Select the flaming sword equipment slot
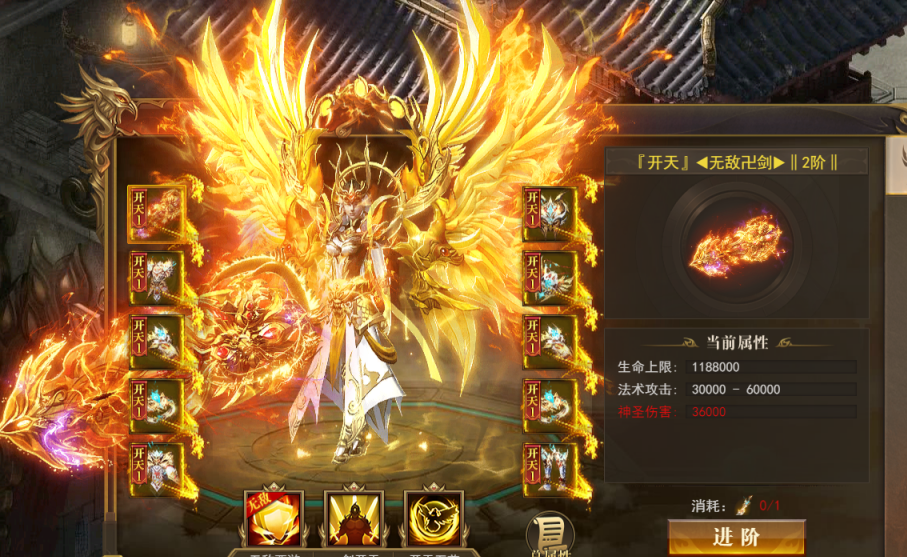The width and height of the screenshot is (907, 557). 156,214
